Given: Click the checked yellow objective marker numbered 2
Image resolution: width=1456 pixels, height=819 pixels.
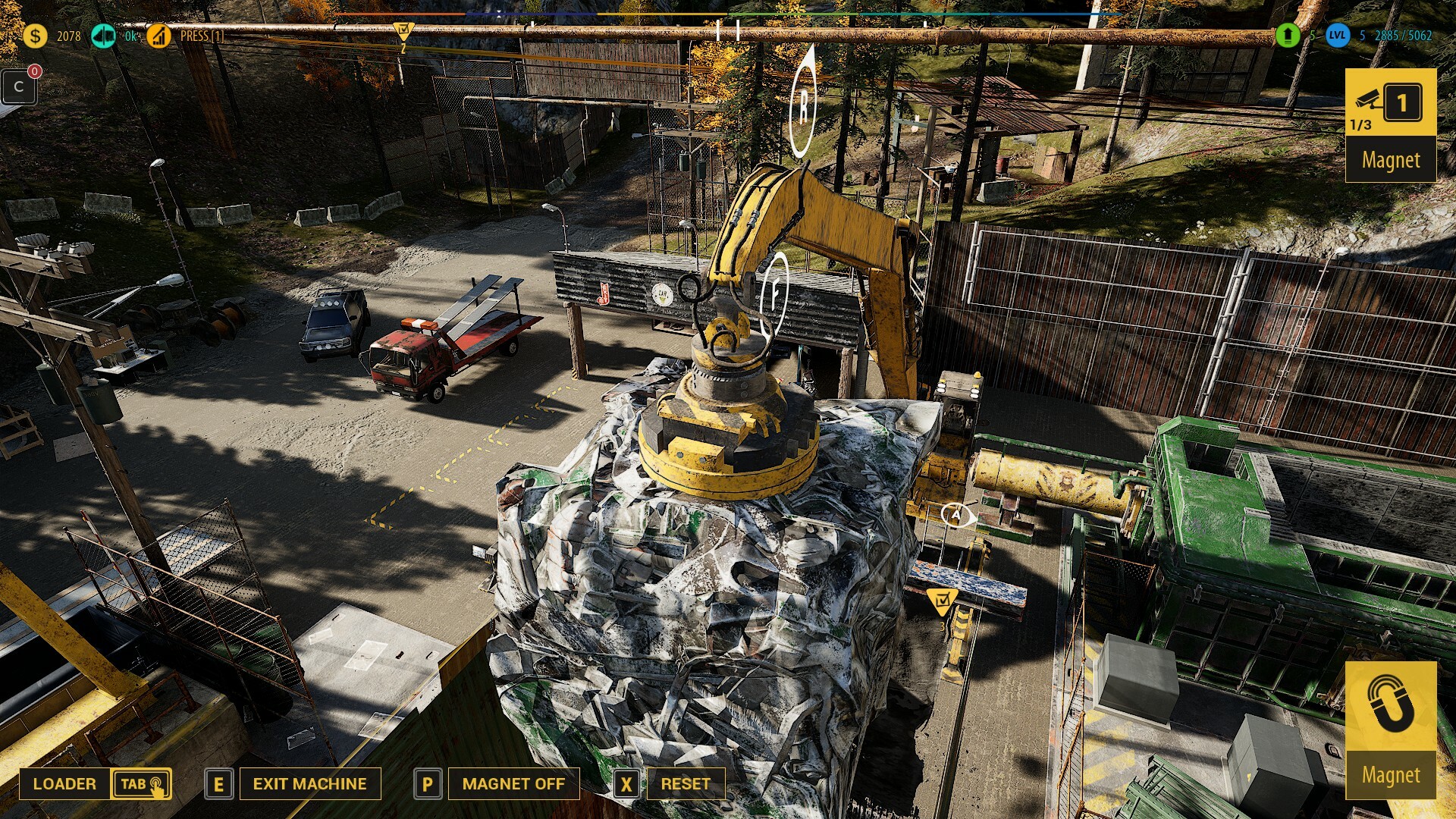Looking at the screenshot, I should [403, 30].
